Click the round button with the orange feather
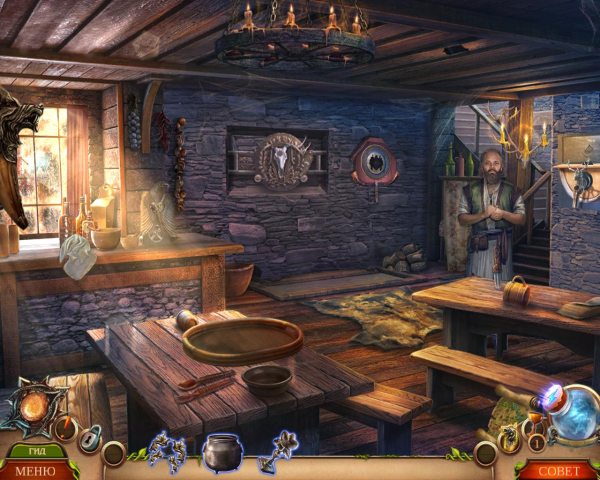This screenshot has width=600, height=480. point(66,429)
